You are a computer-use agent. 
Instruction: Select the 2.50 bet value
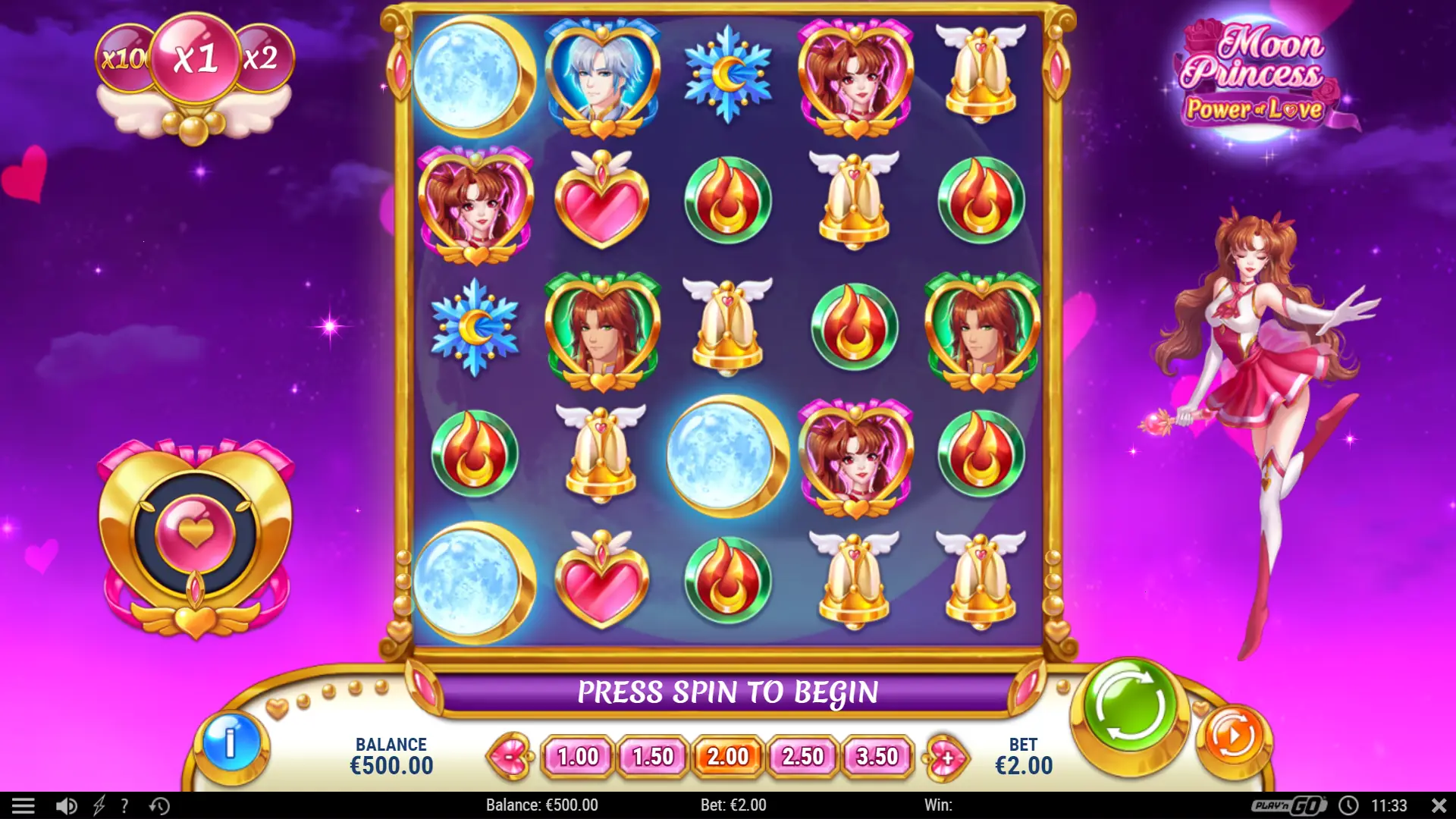point(803,756)
